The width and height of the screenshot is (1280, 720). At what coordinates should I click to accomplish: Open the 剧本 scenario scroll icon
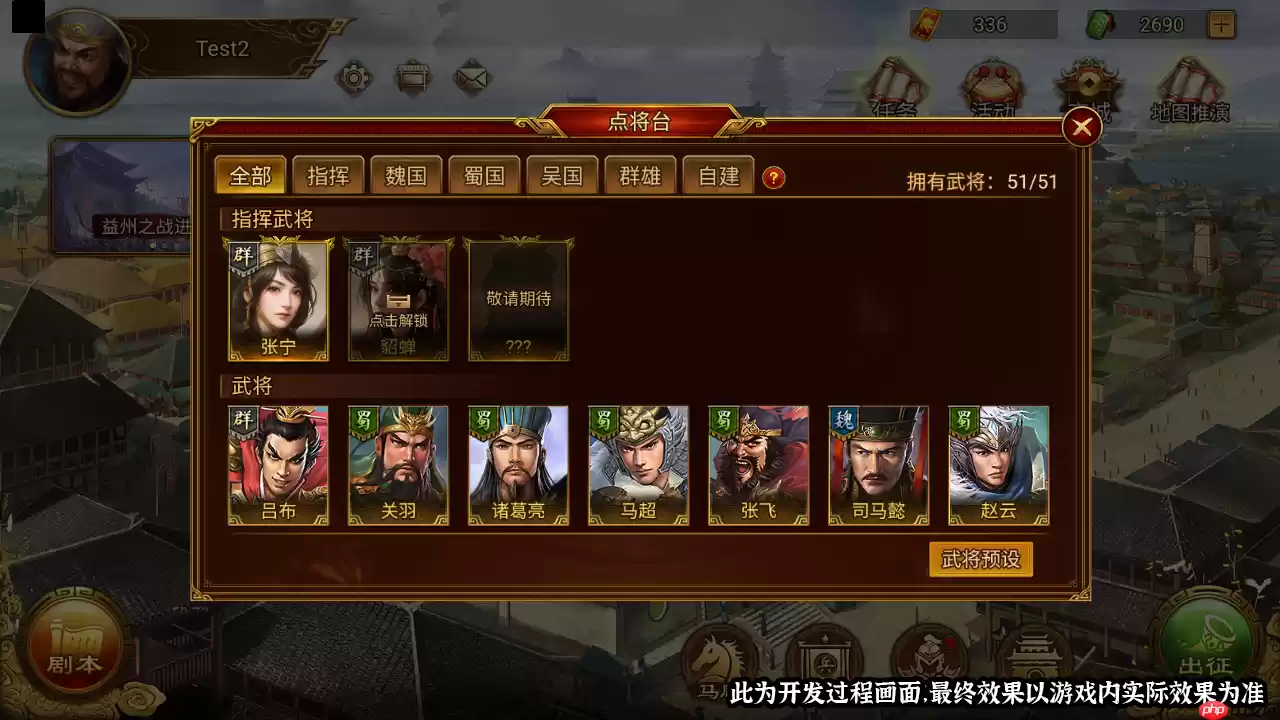pos(75,645)
